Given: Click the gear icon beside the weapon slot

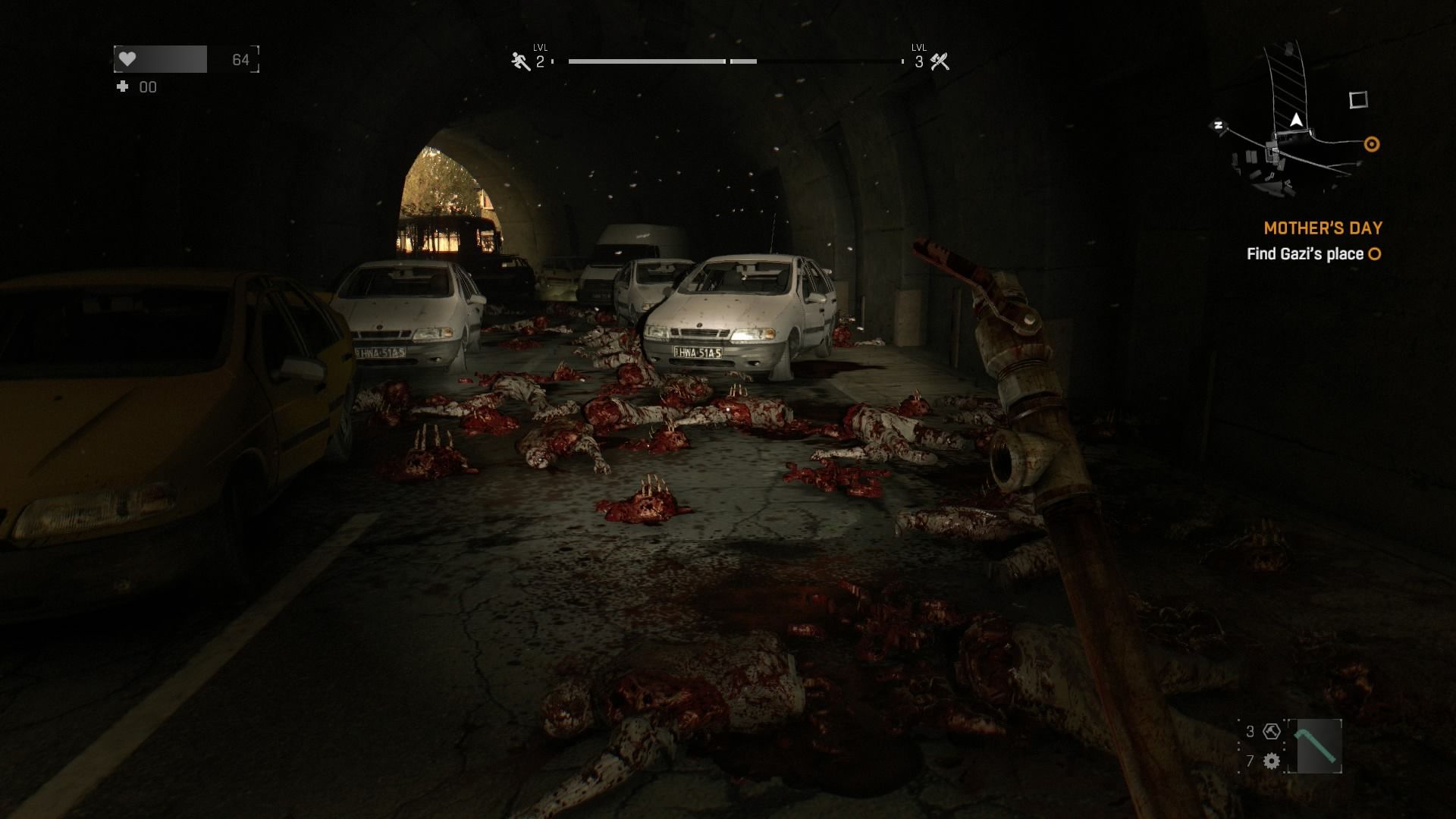Looking at the screenshot, I should (1272, 761).
